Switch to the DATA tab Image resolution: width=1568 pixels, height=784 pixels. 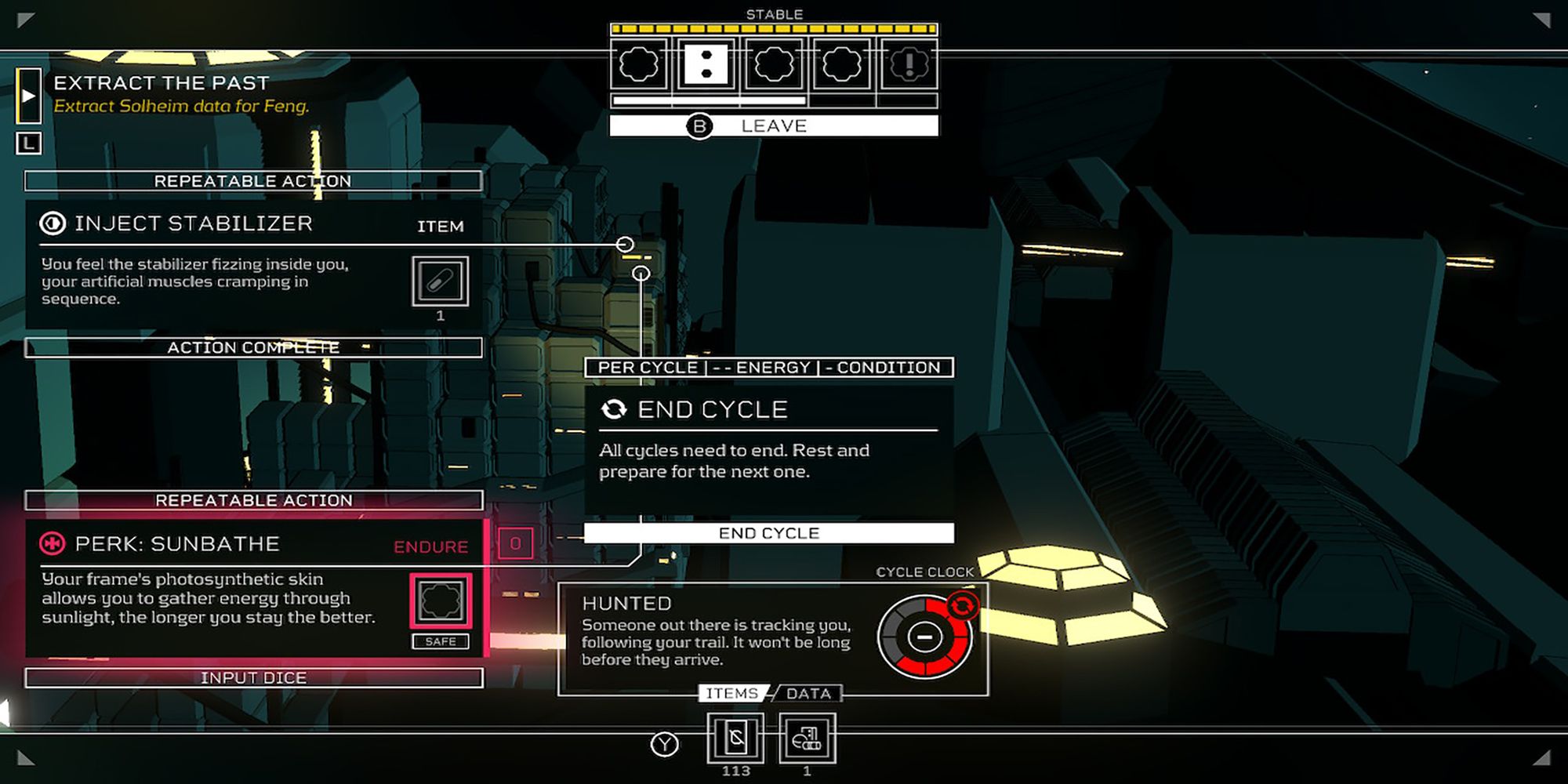808,694
